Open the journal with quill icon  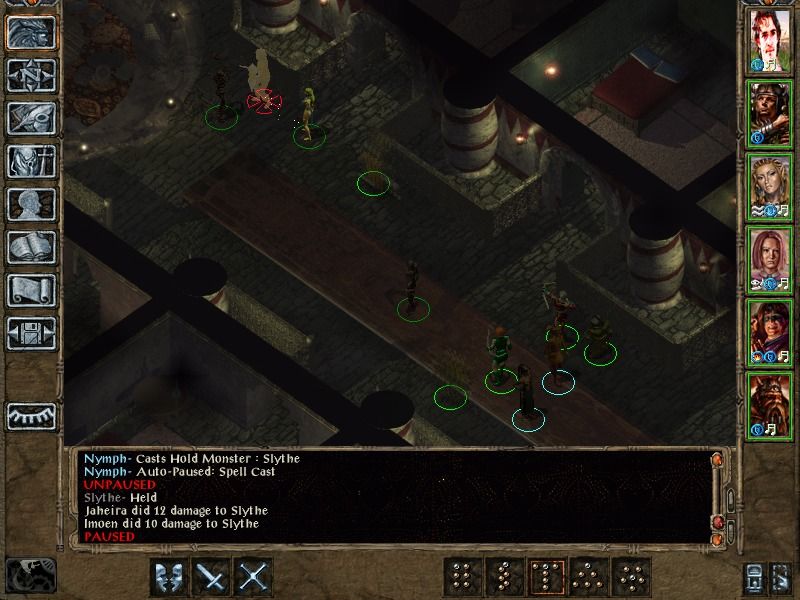[x=31, y=118]
